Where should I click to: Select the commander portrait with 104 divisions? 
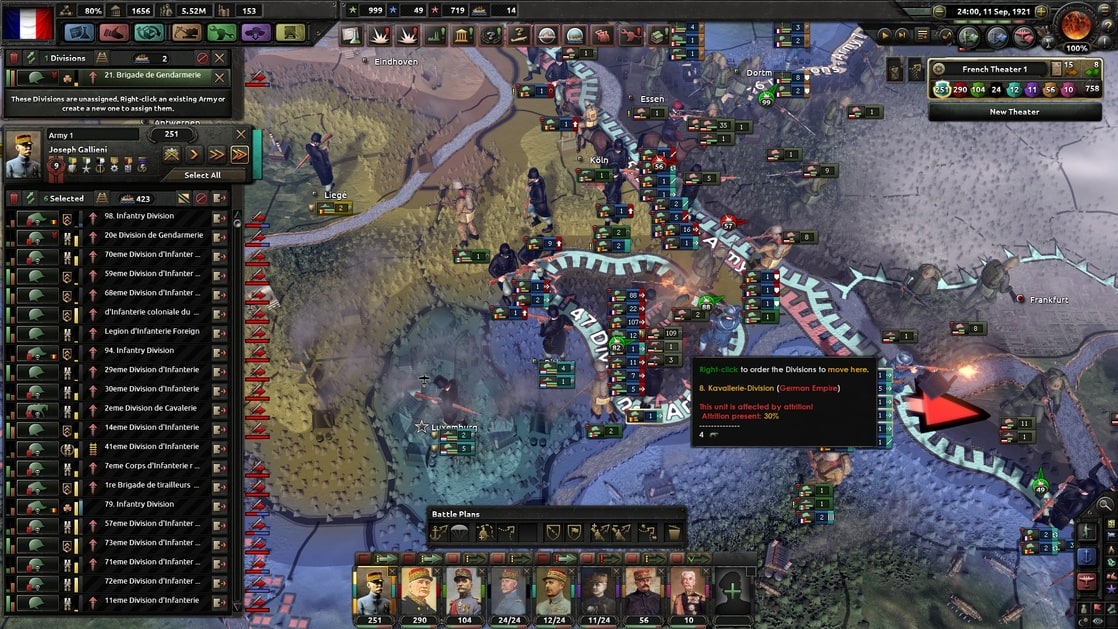pos(463,590)
